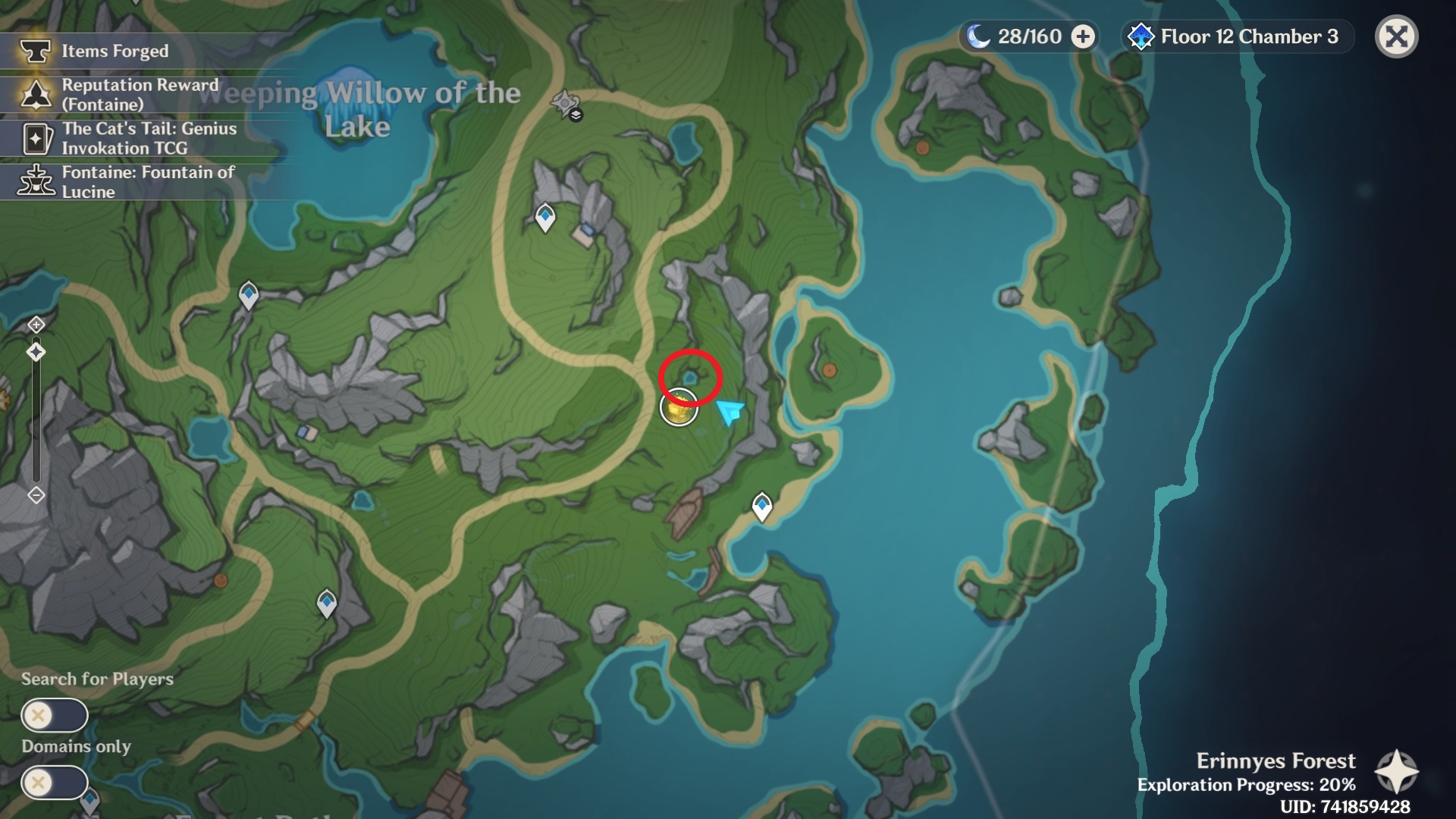This screenshot has width=1456, height=819.
Task: Zoom out the map with the bottom slider button
Action: 36,495
